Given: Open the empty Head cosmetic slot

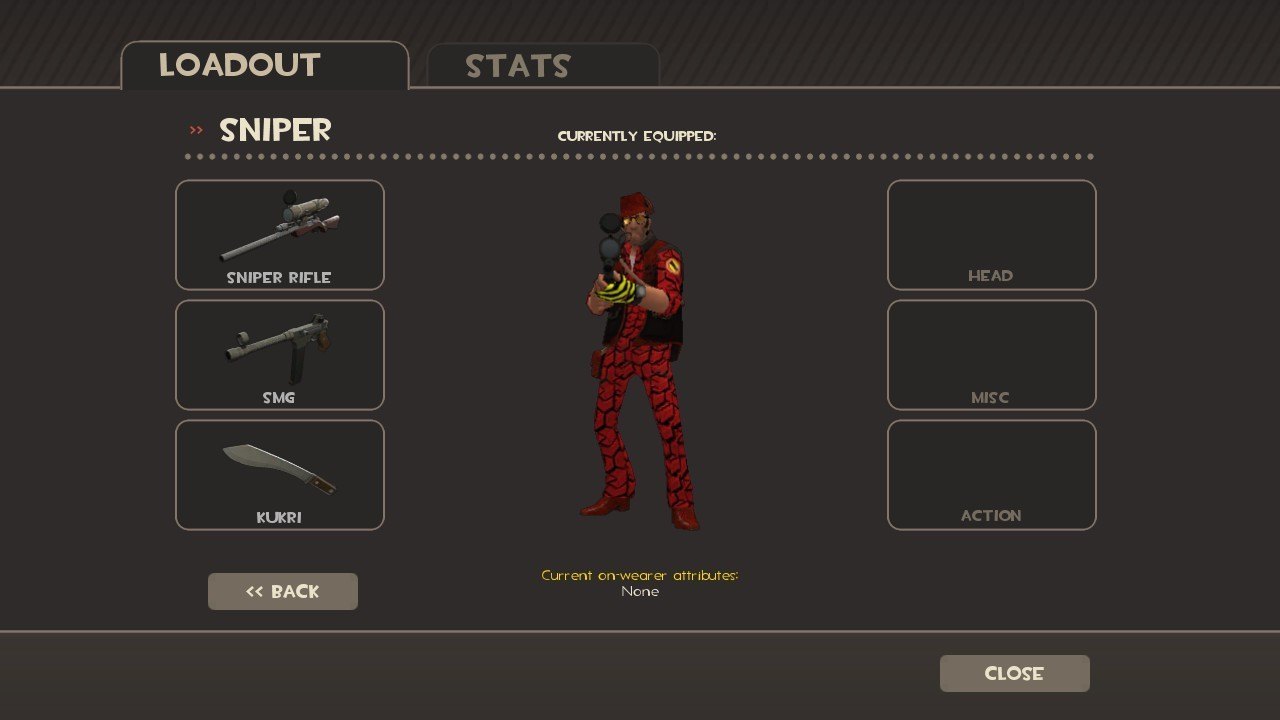Looking at the screenshot, I should point(991,235).
